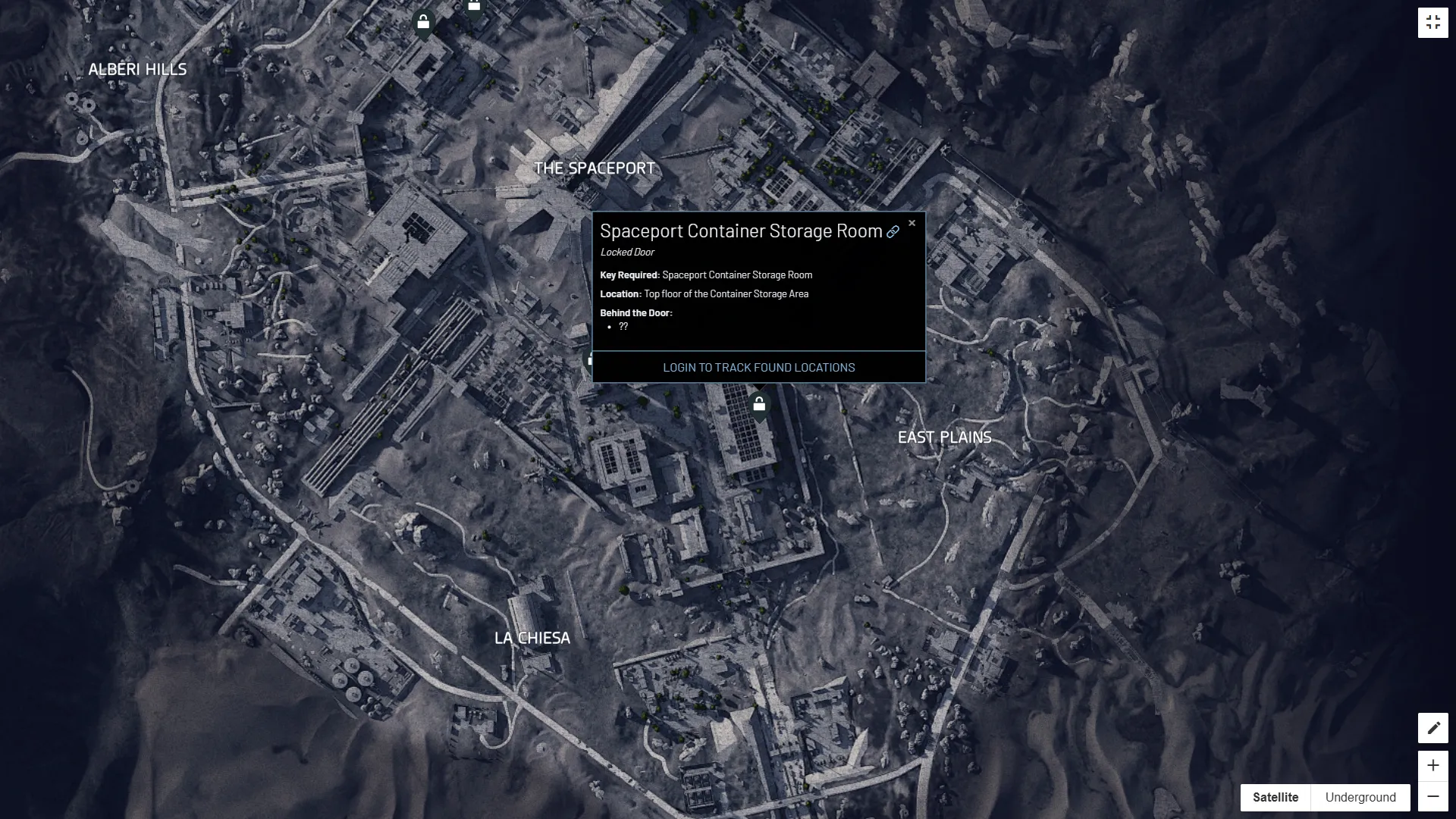Select the padlock marker at the top edge

tap(474, 6)
